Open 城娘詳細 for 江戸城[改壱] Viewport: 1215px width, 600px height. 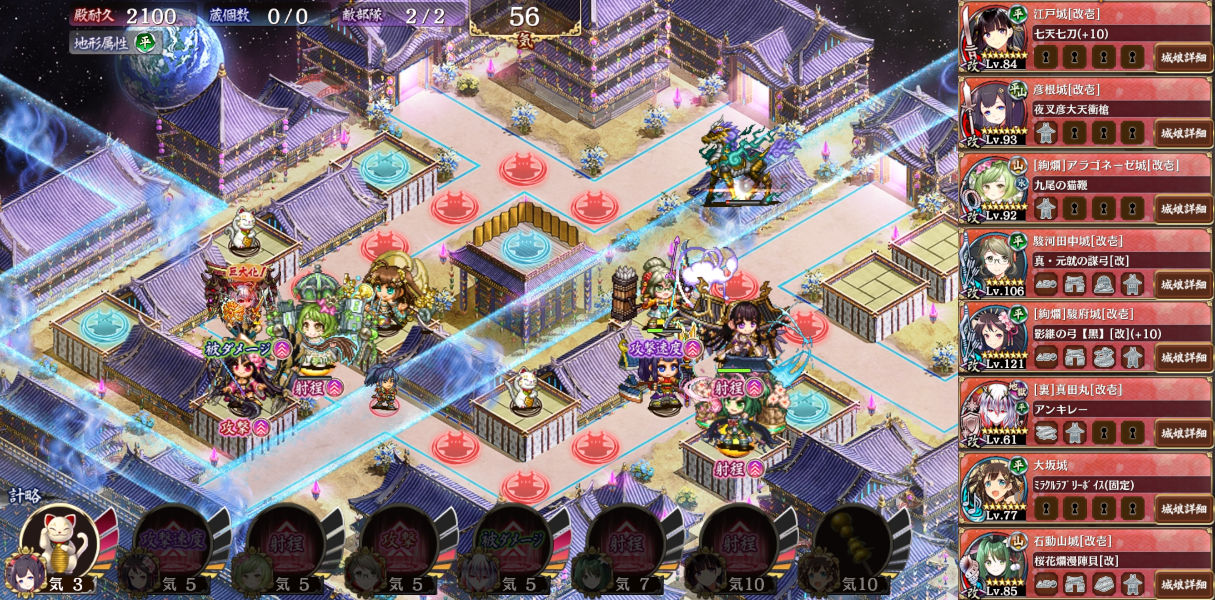pos(1183,57)
